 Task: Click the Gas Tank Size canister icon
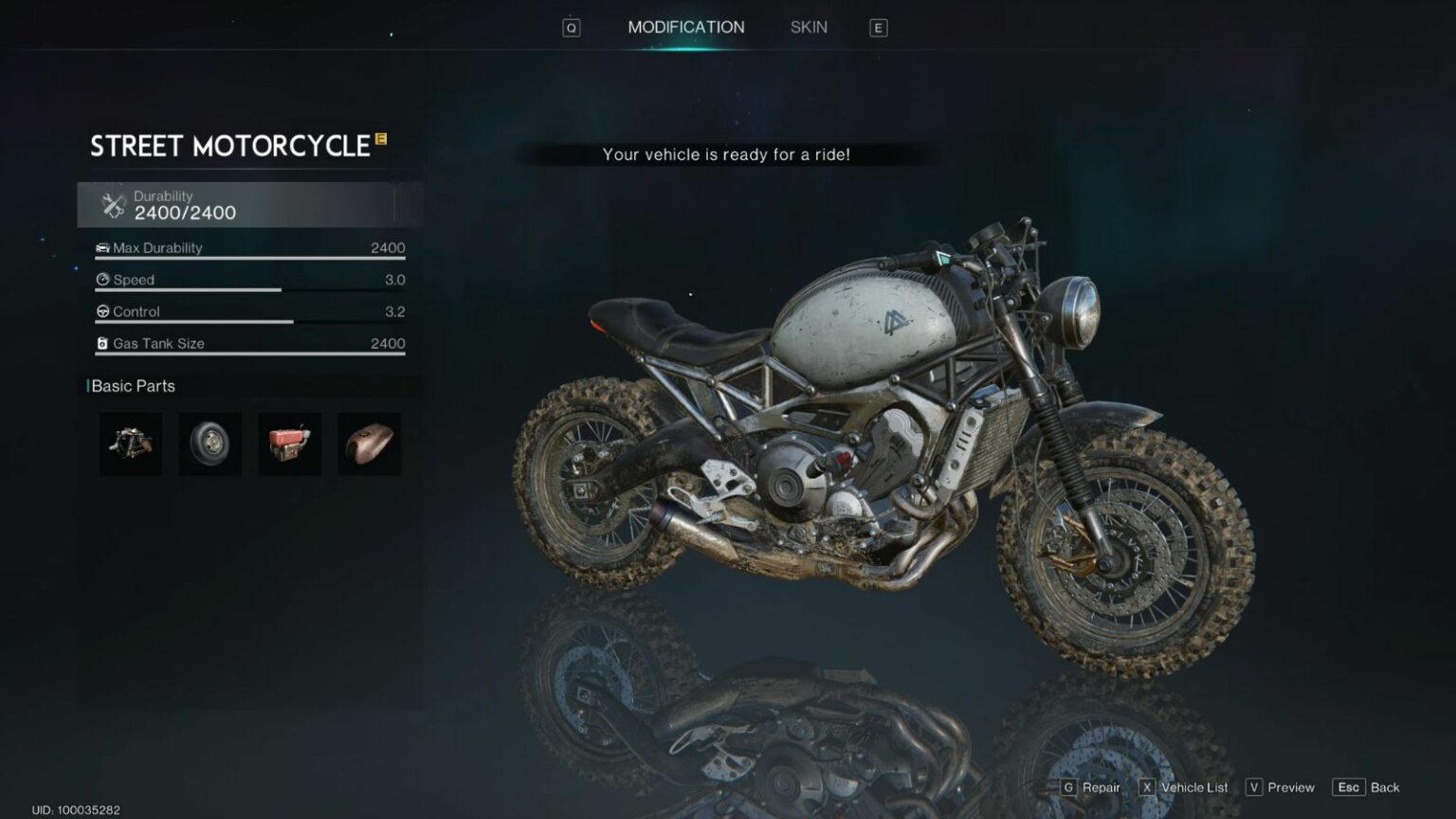tap(102, 342)
